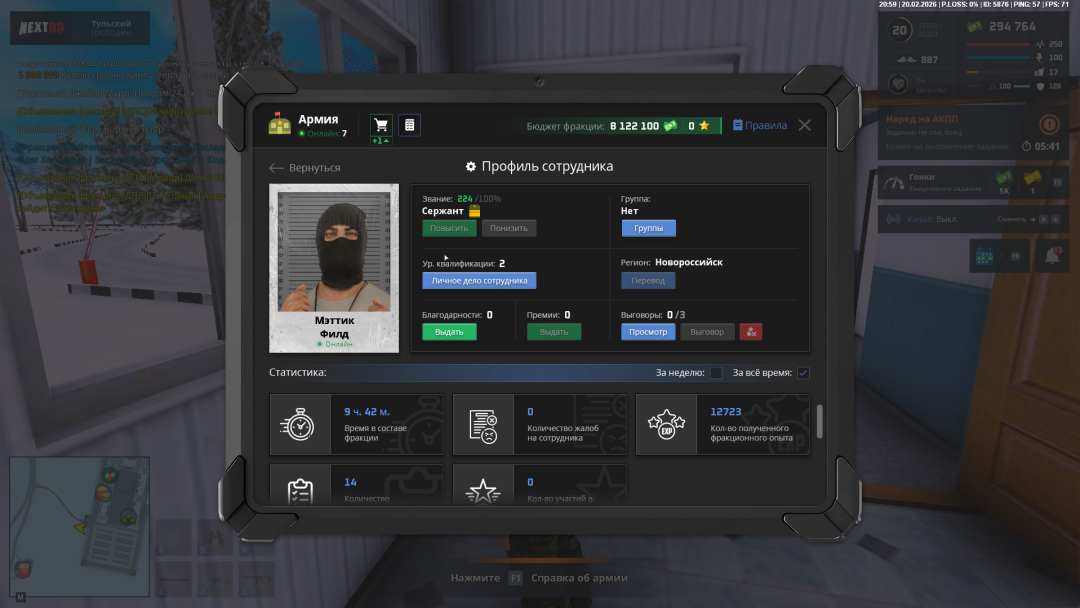Demote the employee with Понизить

tap(509, 228)
